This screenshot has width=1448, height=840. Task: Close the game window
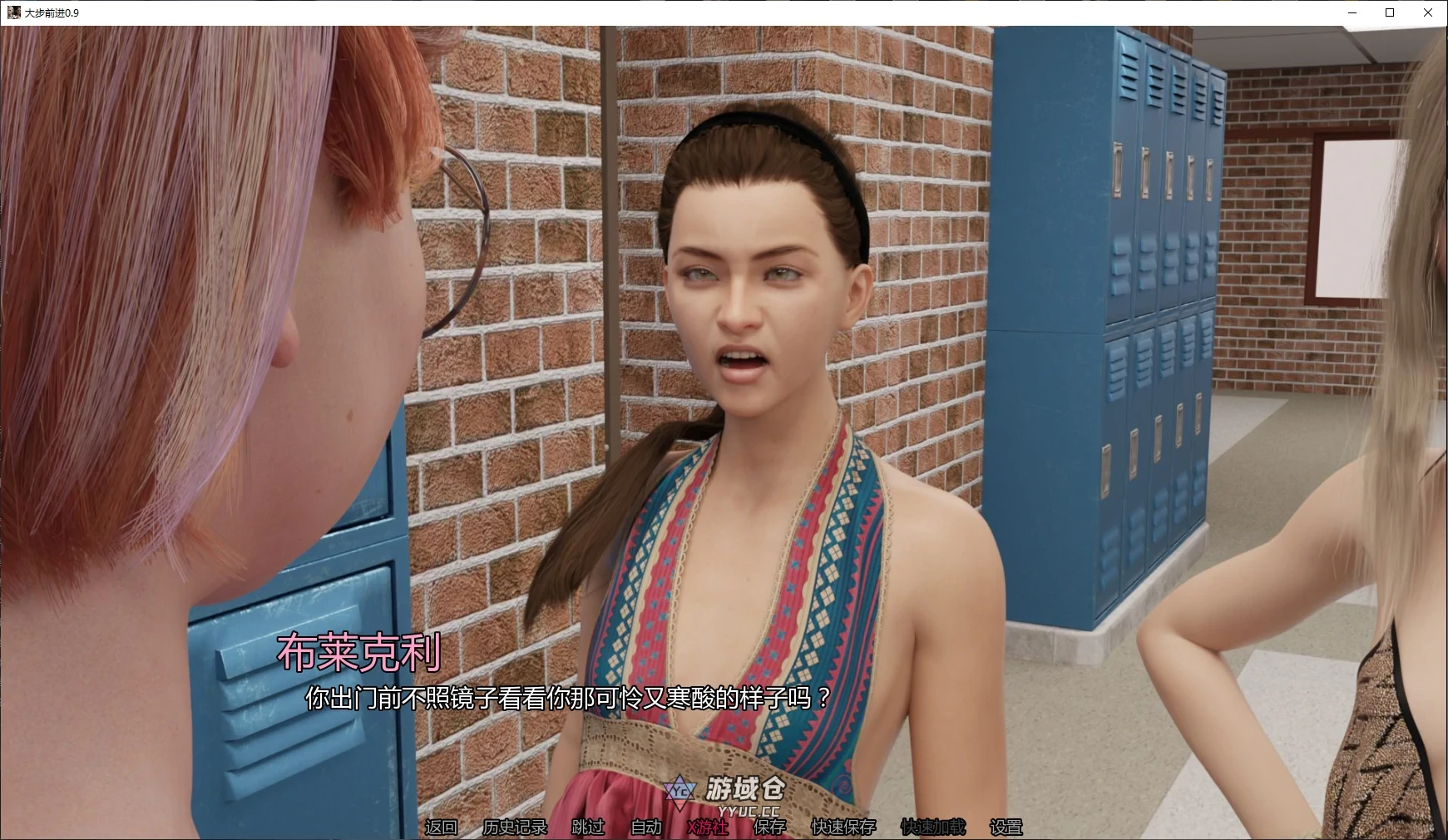coord(1429,13)
